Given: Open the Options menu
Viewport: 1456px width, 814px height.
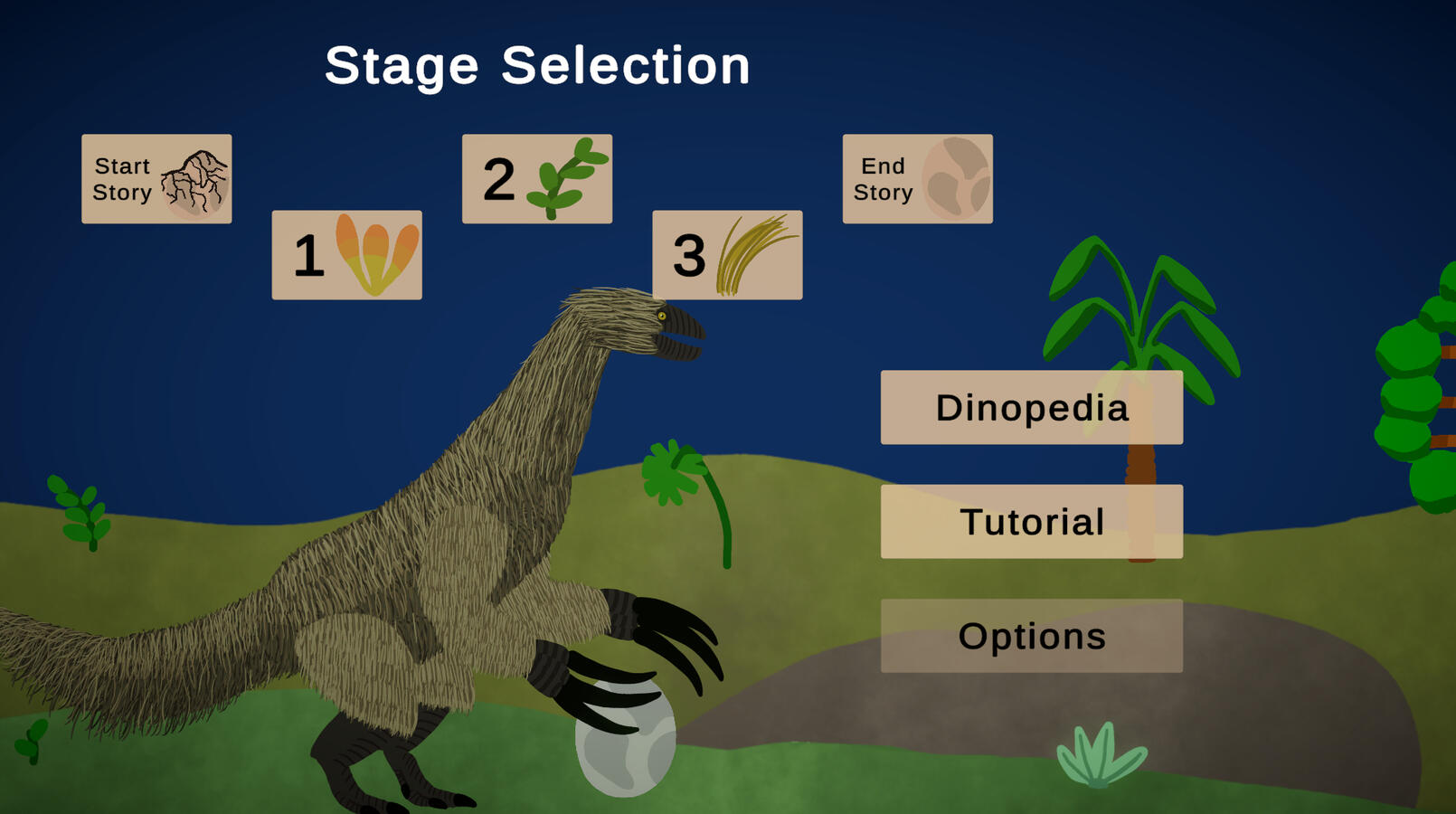Looking at the screenshot, I should tap(1031, 637).
